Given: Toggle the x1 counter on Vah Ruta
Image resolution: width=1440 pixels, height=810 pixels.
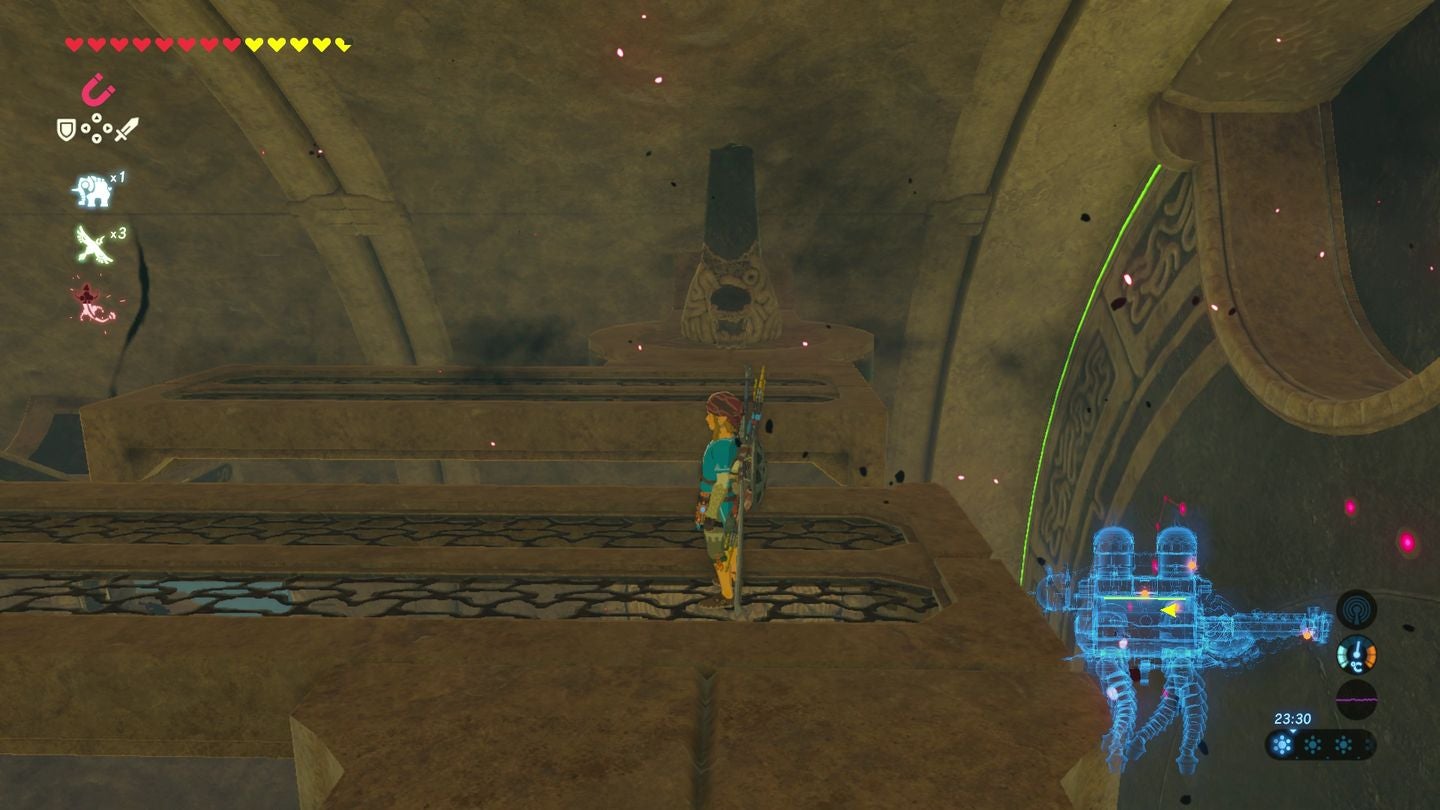Looking at the screenshot, I should point(117,176).
